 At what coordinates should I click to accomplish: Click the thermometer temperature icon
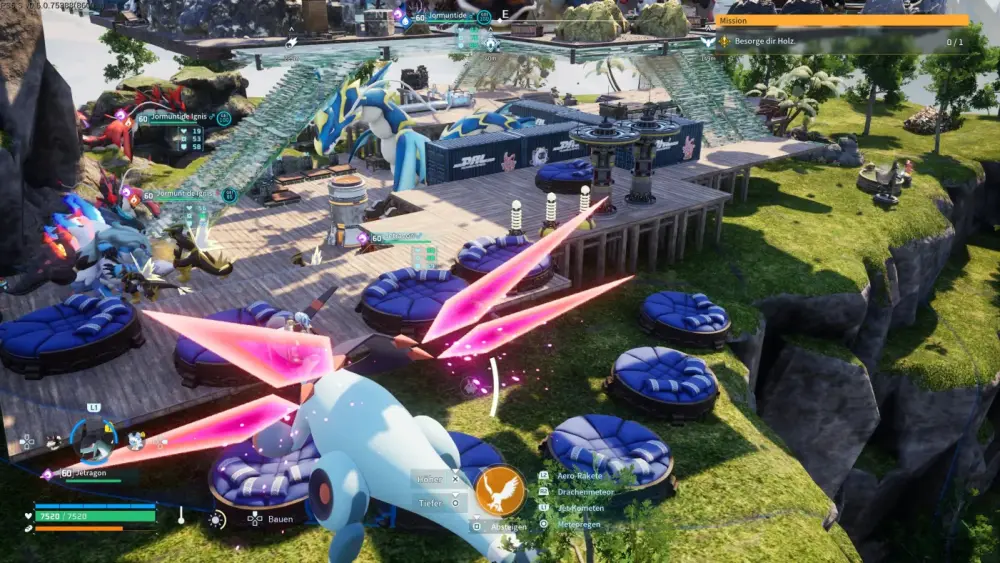pyautogui.click(x=181, y=516)
